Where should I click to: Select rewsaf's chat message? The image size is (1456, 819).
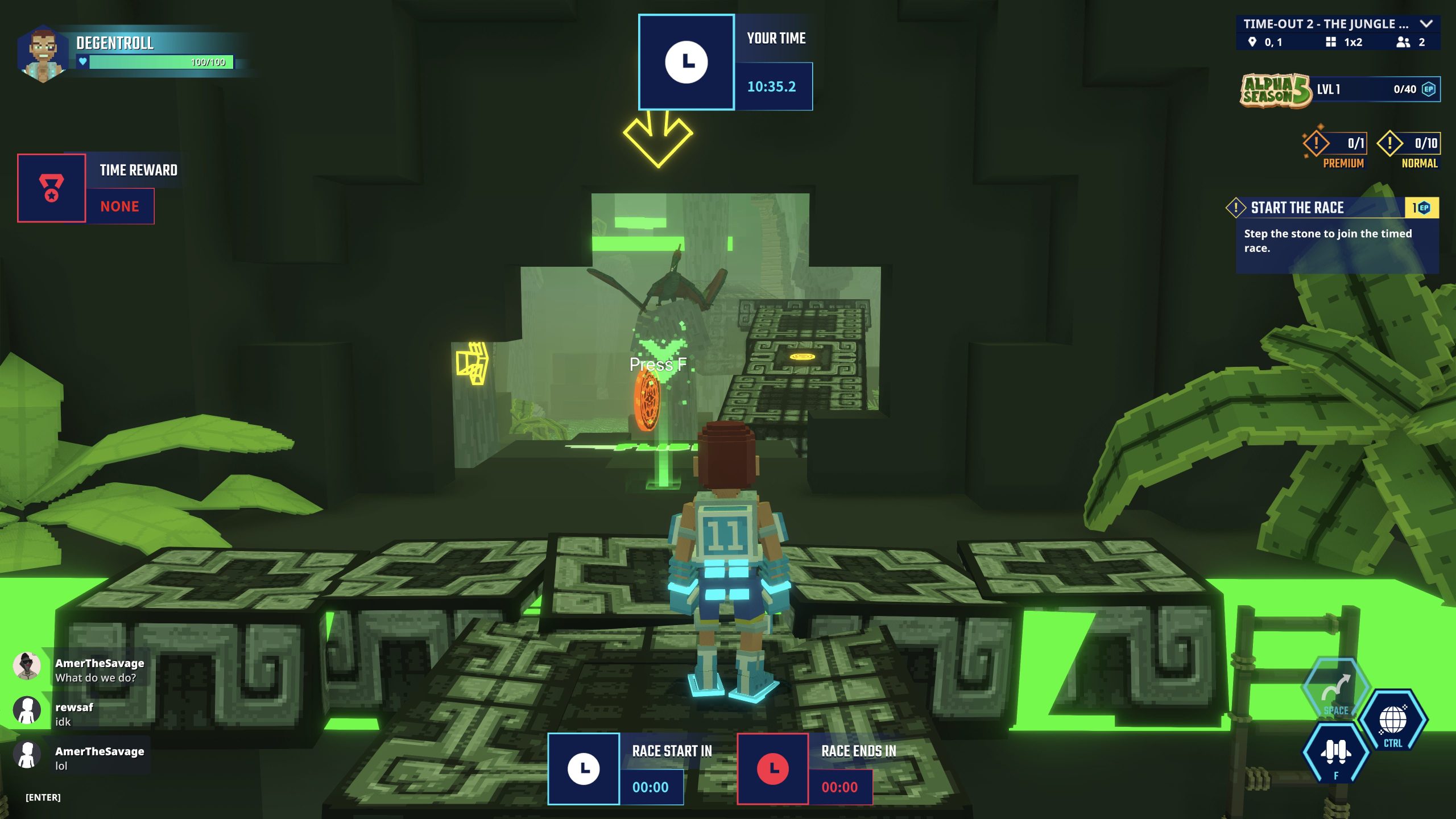click(74, 714)
